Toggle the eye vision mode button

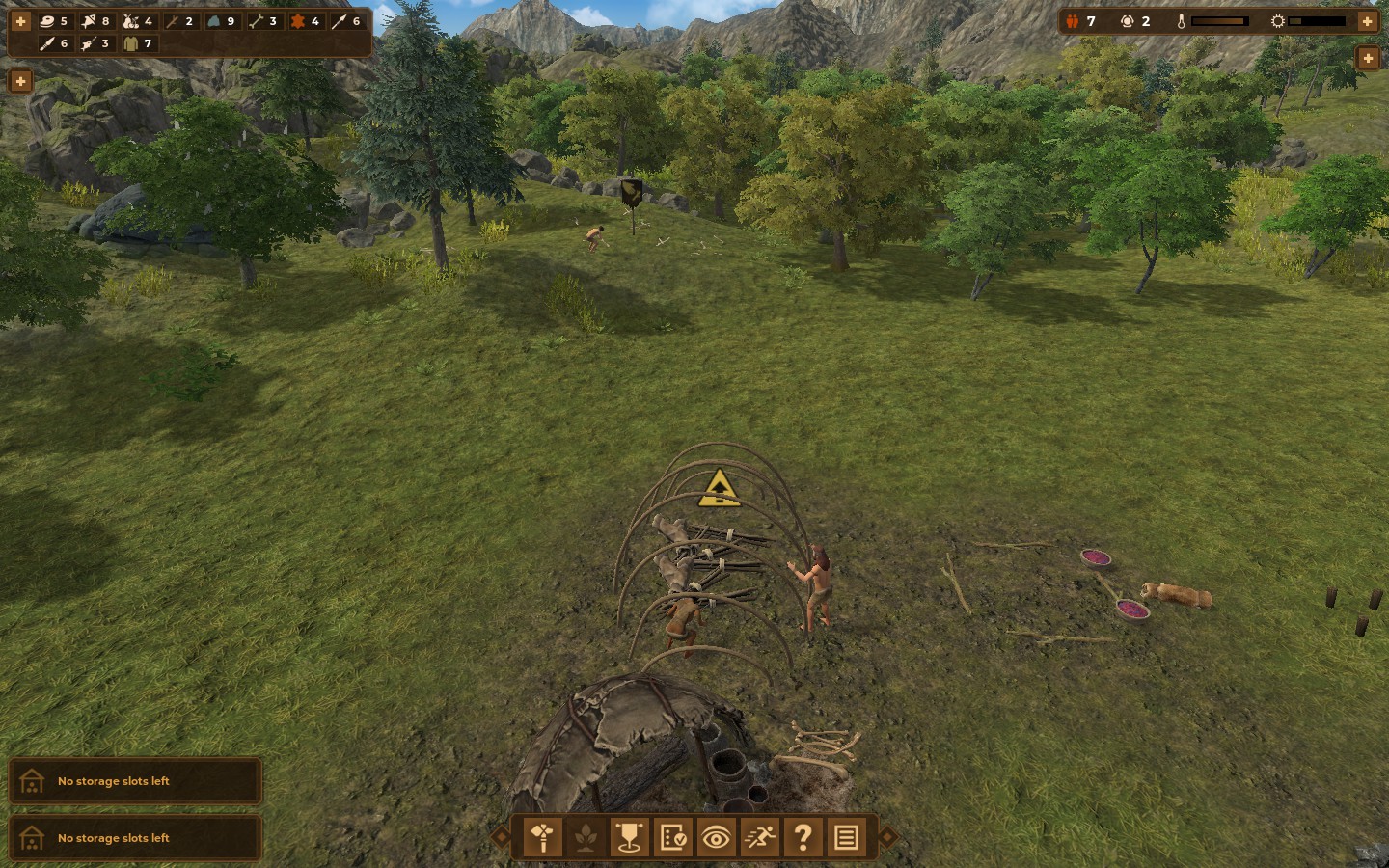[x=716, y=837]
